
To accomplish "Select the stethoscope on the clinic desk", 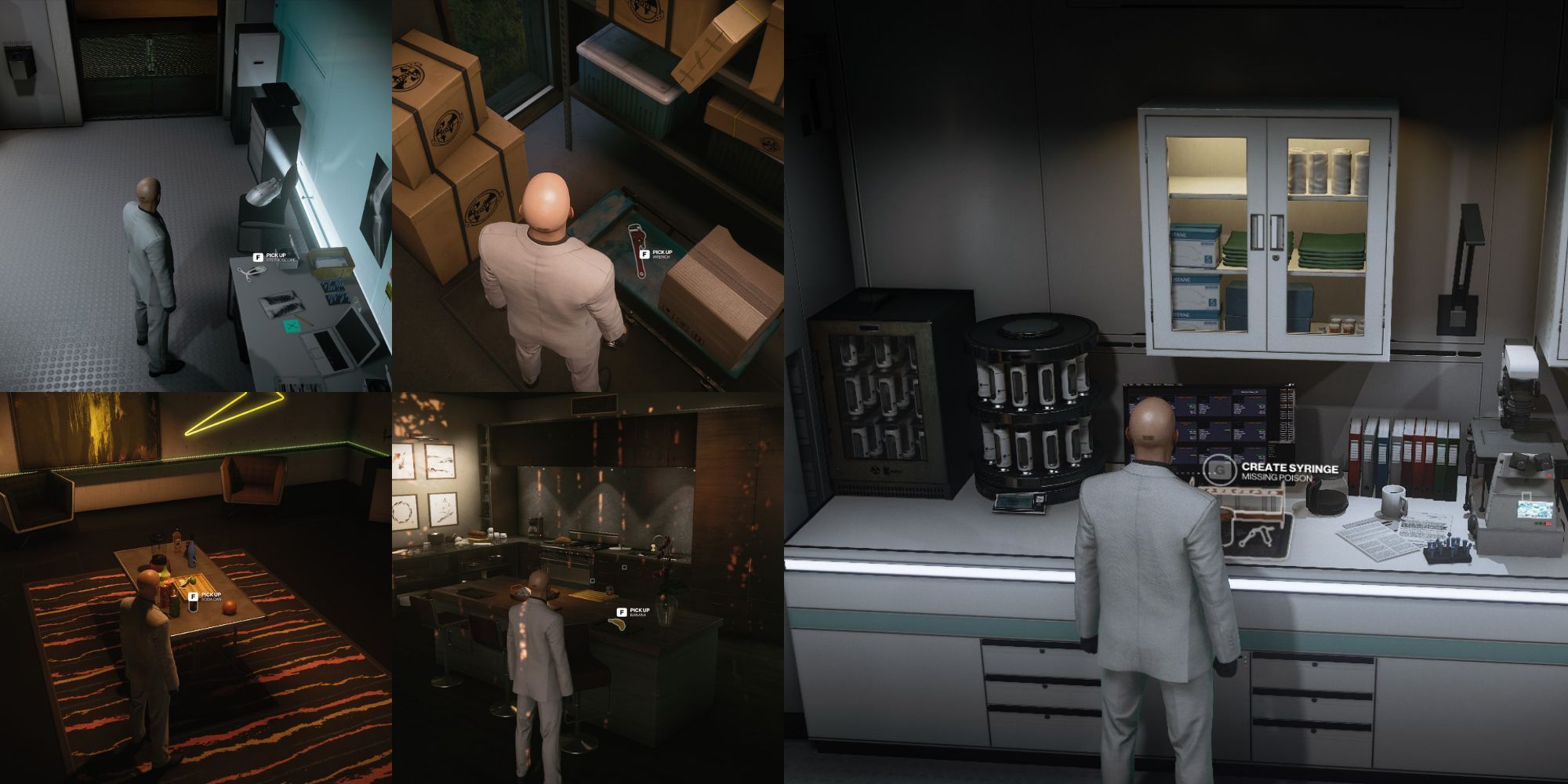I will (x=252, y=273).
